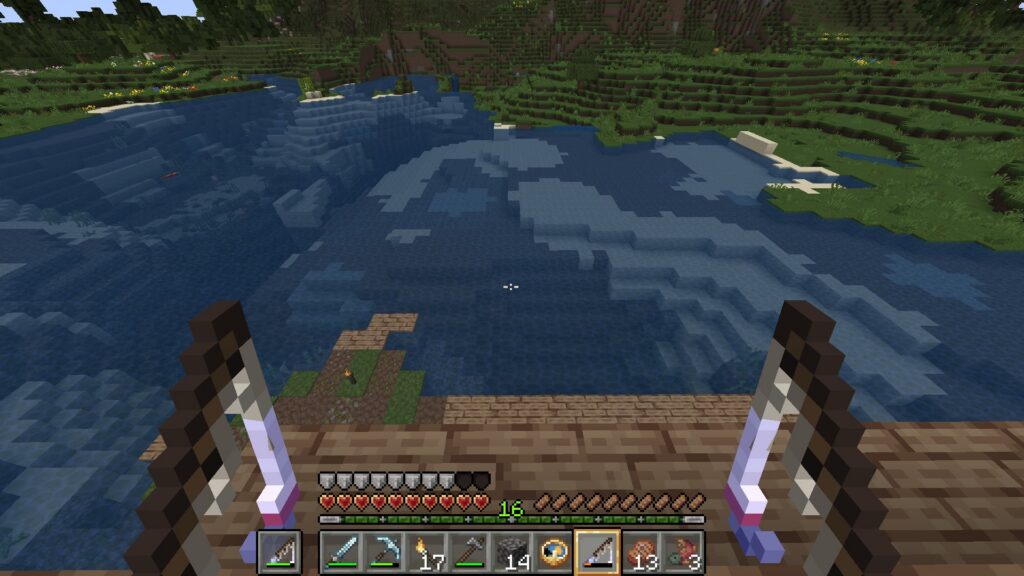Click the highlighted fishing rod hotbar slot
Viewport: 1024px width, 576px height.
click(x=598, y=551)
